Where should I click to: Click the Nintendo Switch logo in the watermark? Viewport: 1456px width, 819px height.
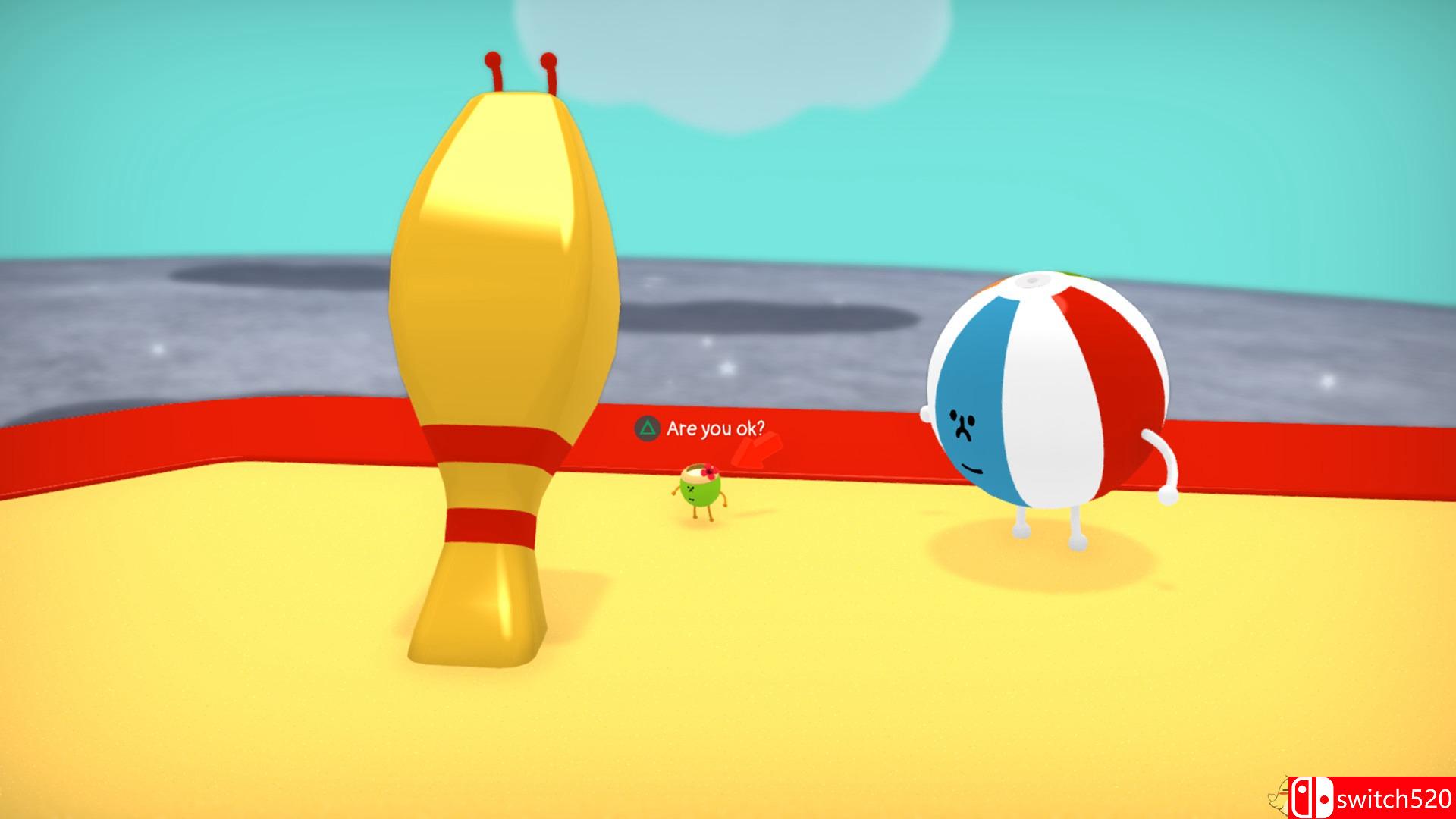pyautogui.click(x=1313, y=798)
